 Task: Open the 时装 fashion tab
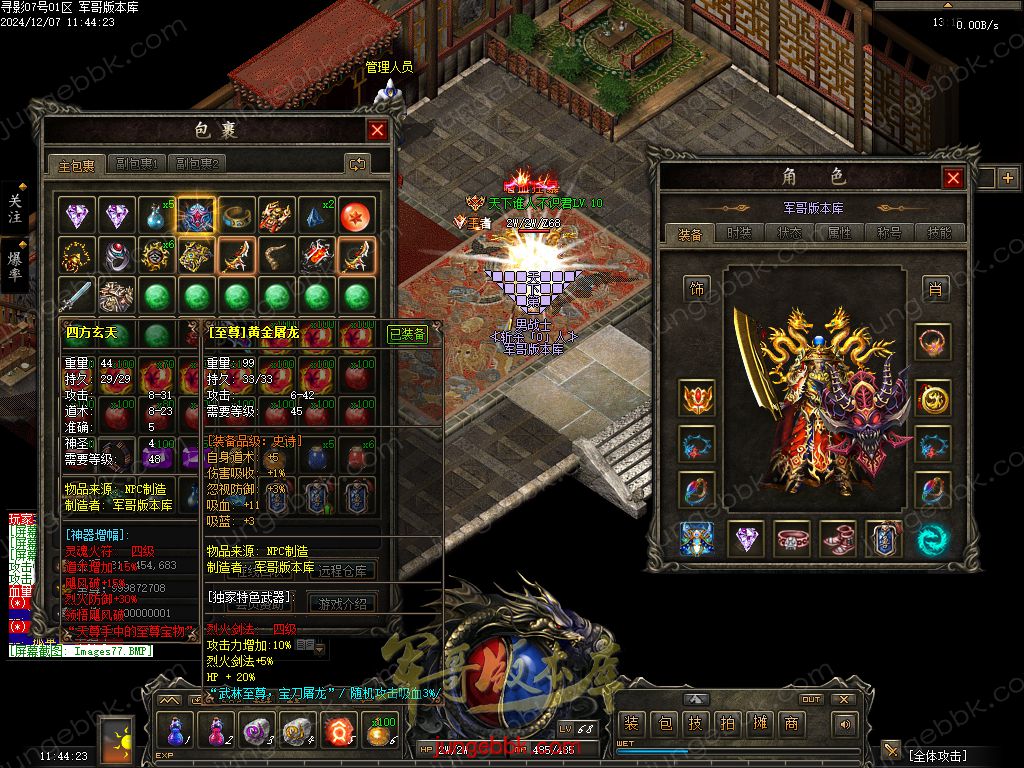tap(739, 233)
